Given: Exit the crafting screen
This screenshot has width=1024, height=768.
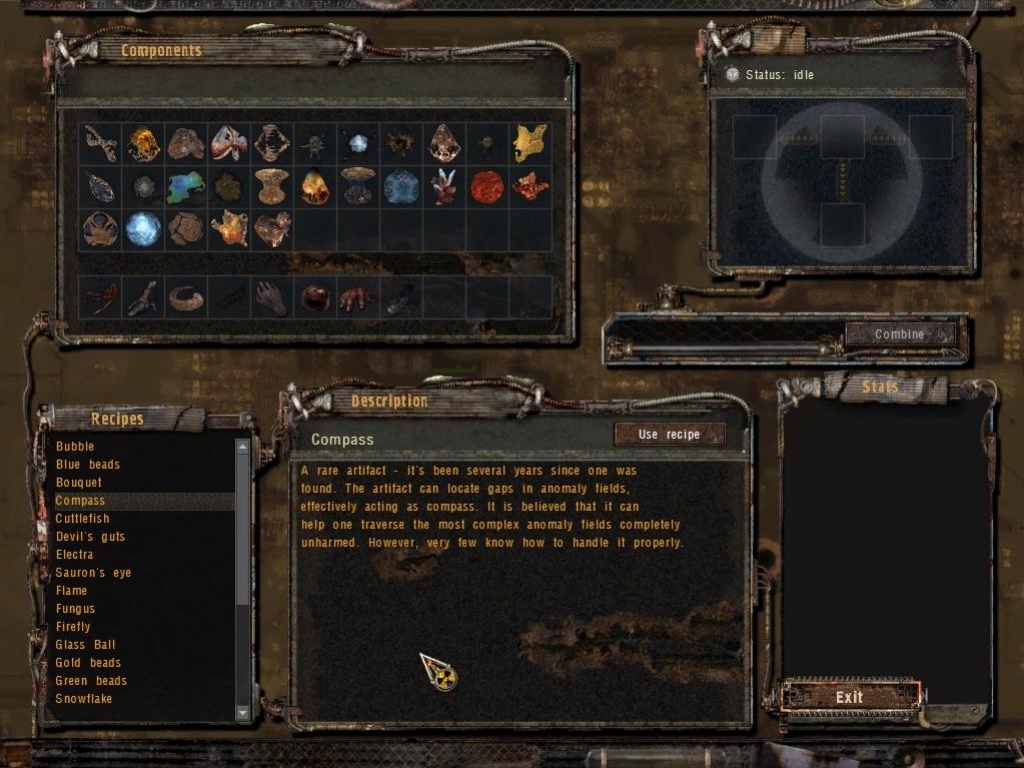Looking at the screenshot, I should coord(849,697).
